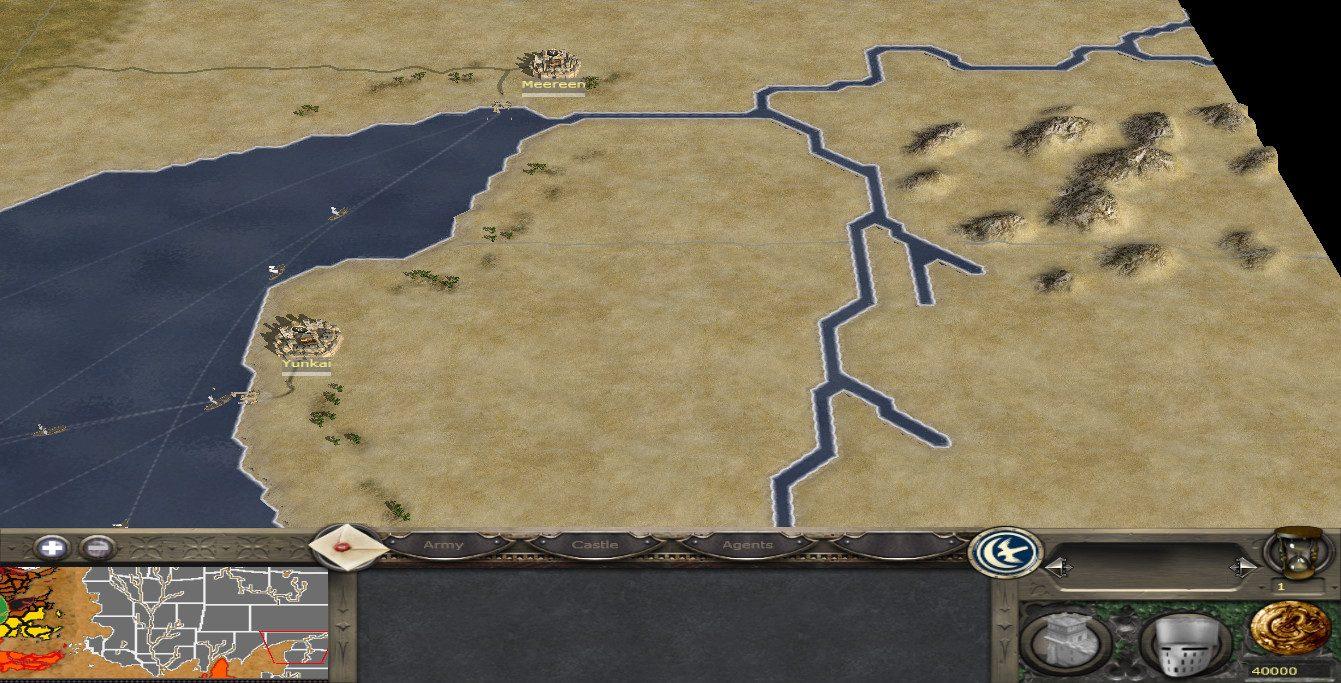Switch to the Castle tab

coord(594,545)
